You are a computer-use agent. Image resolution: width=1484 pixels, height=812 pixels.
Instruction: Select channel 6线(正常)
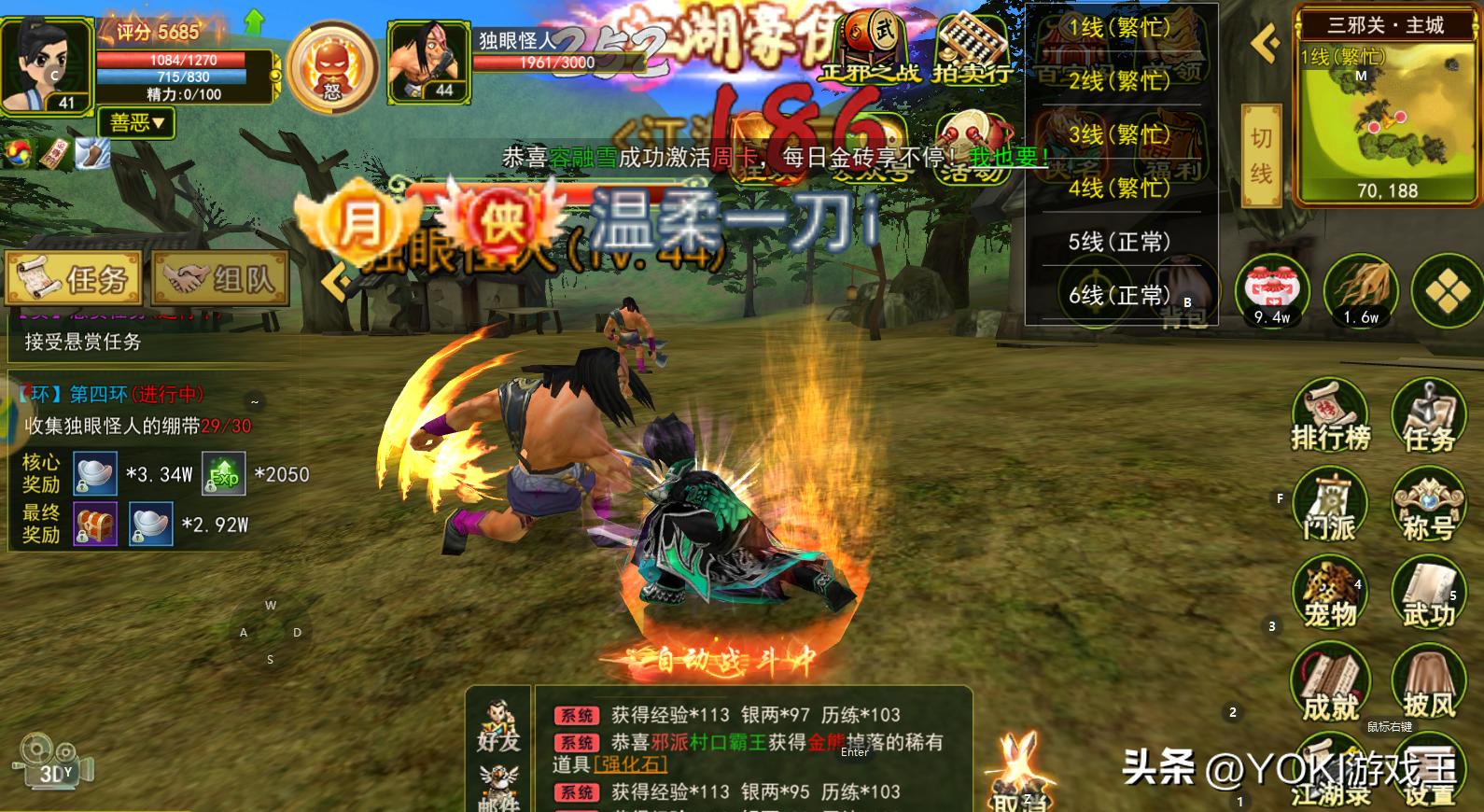click(1119, 296)
